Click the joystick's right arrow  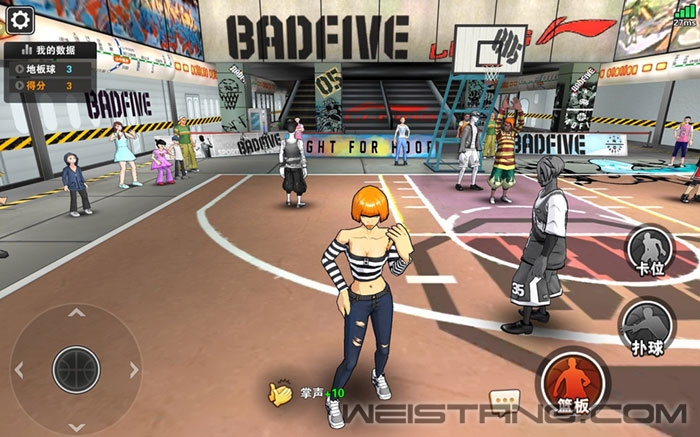[134, 369]
